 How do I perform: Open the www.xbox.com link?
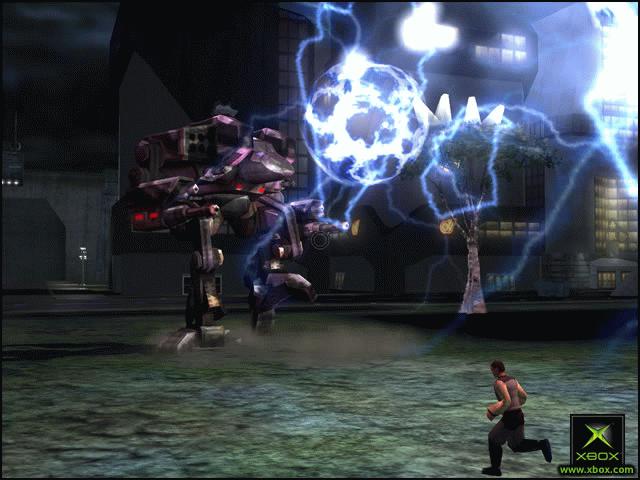tap(596, 469)
